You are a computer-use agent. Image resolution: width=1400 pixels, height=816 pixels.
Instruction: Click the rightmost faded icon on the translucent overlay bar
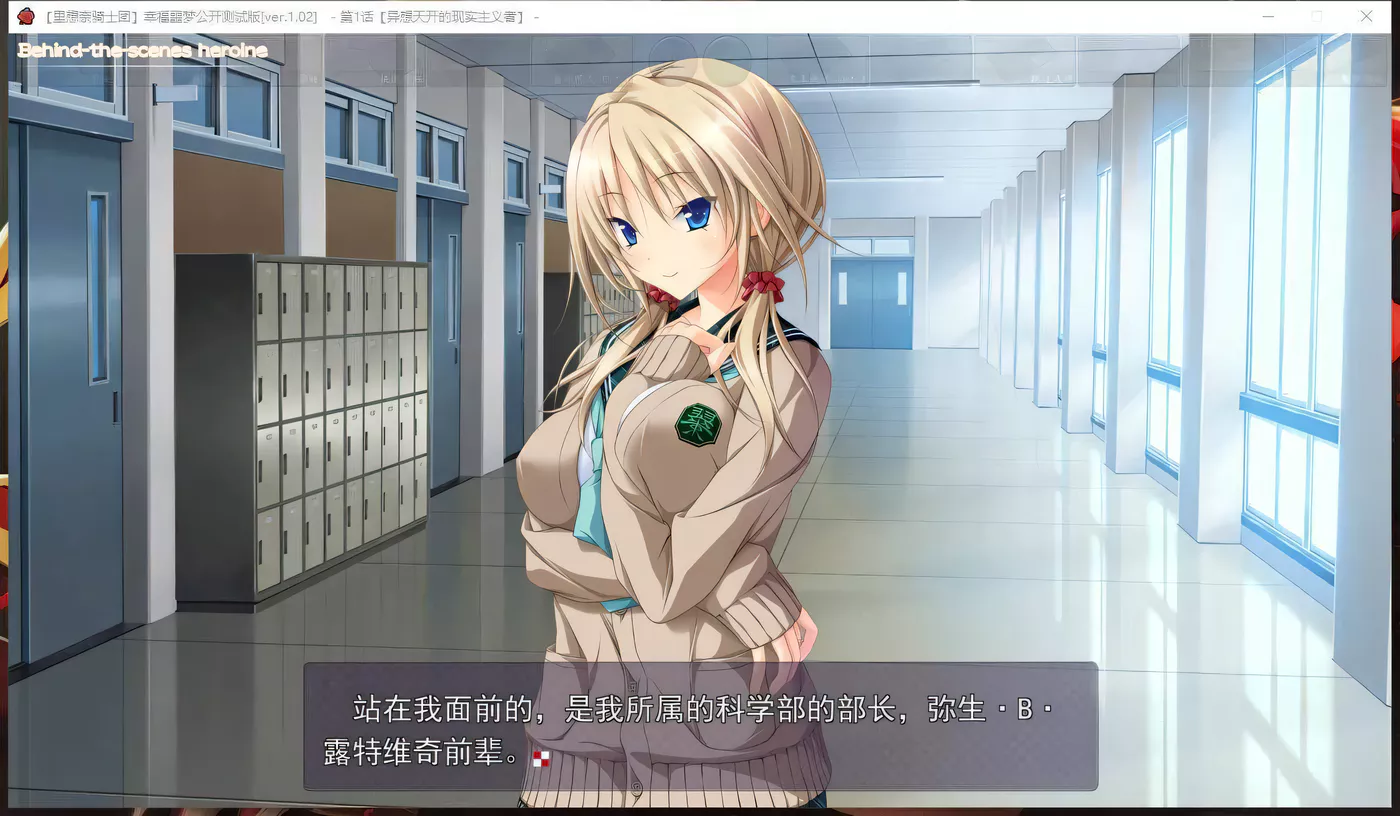pyautogui.click(x=1048, y=75)
